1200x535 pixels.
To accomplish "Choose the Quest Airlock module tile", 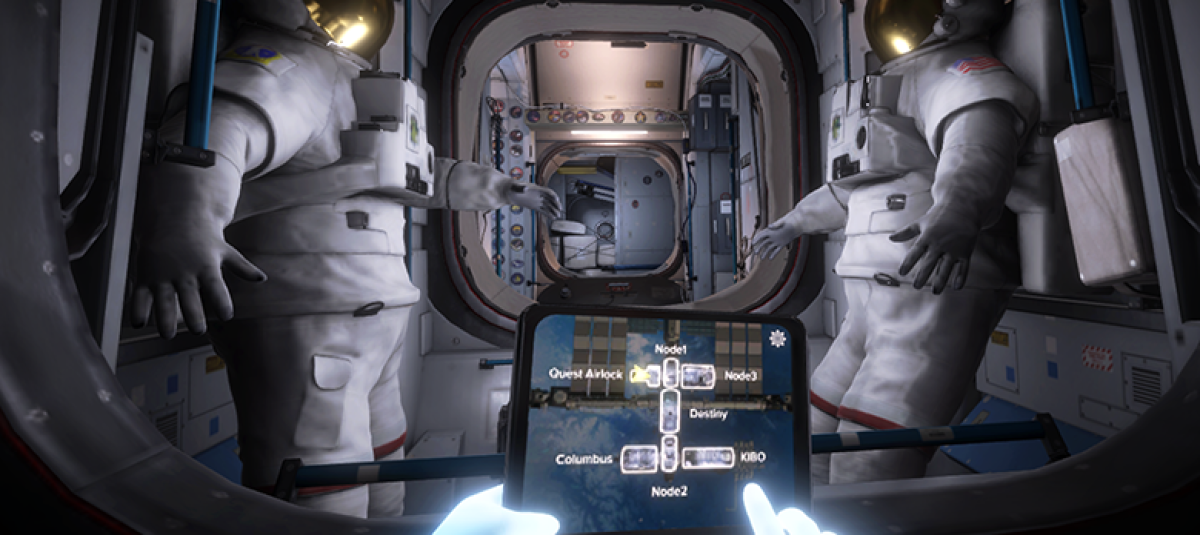I will click(x=645, y=375).
